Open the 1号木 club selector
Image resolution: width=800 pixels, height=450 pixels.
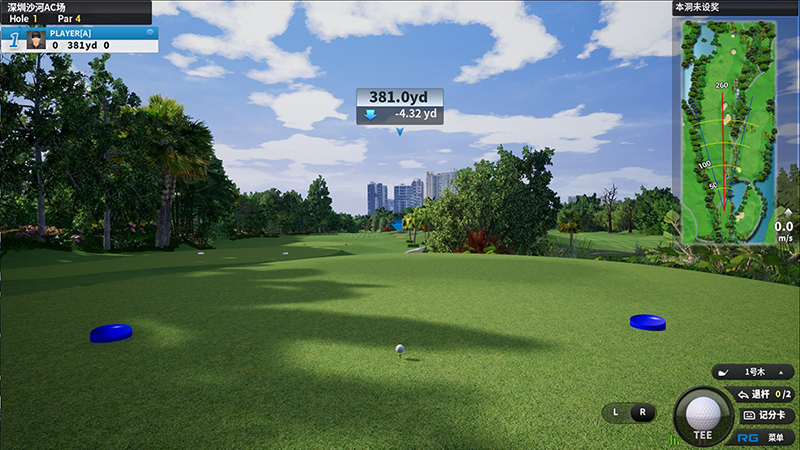point(754,372)
